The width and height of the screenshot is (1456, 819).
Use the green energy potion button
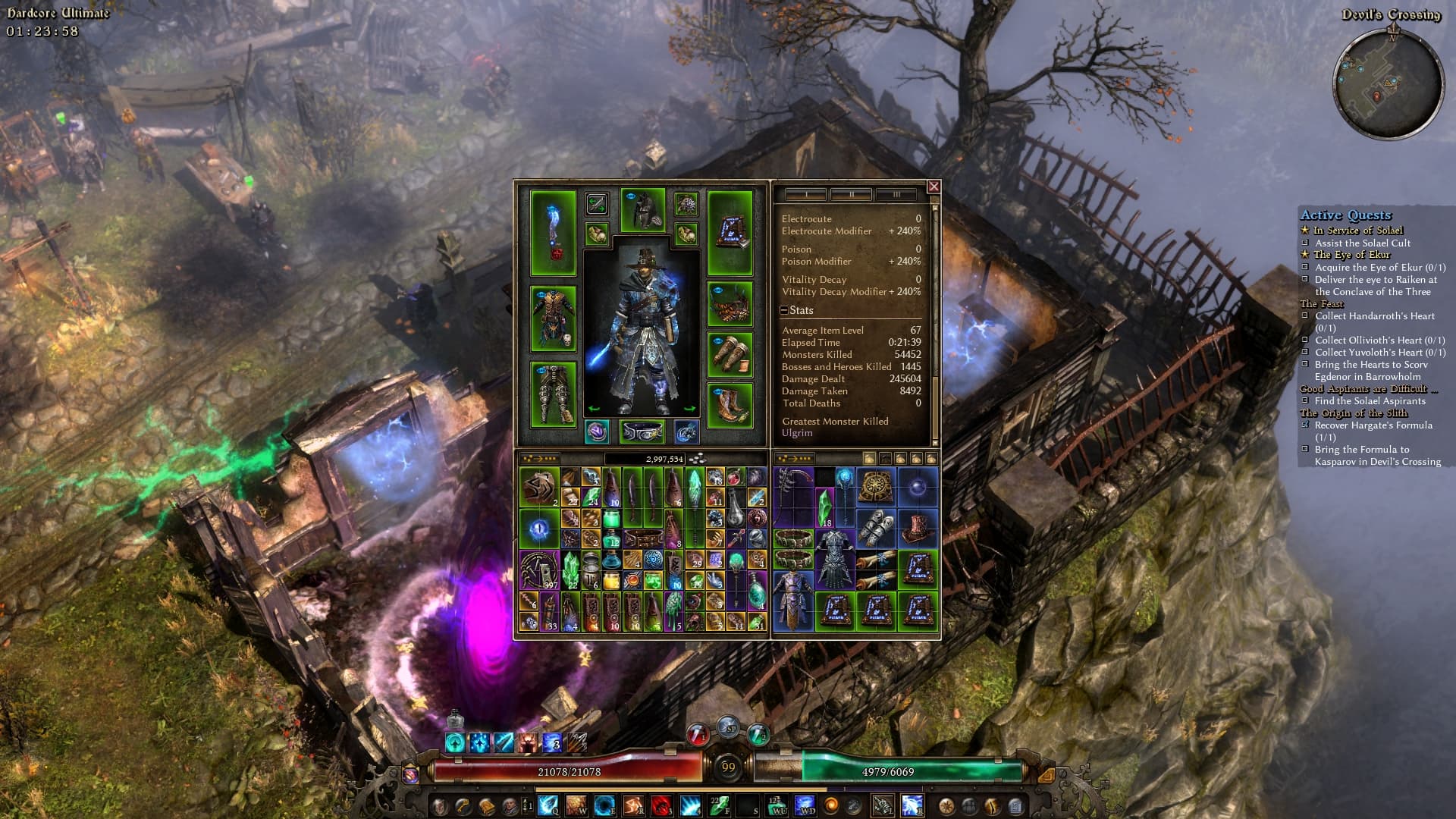coord(758,734)
